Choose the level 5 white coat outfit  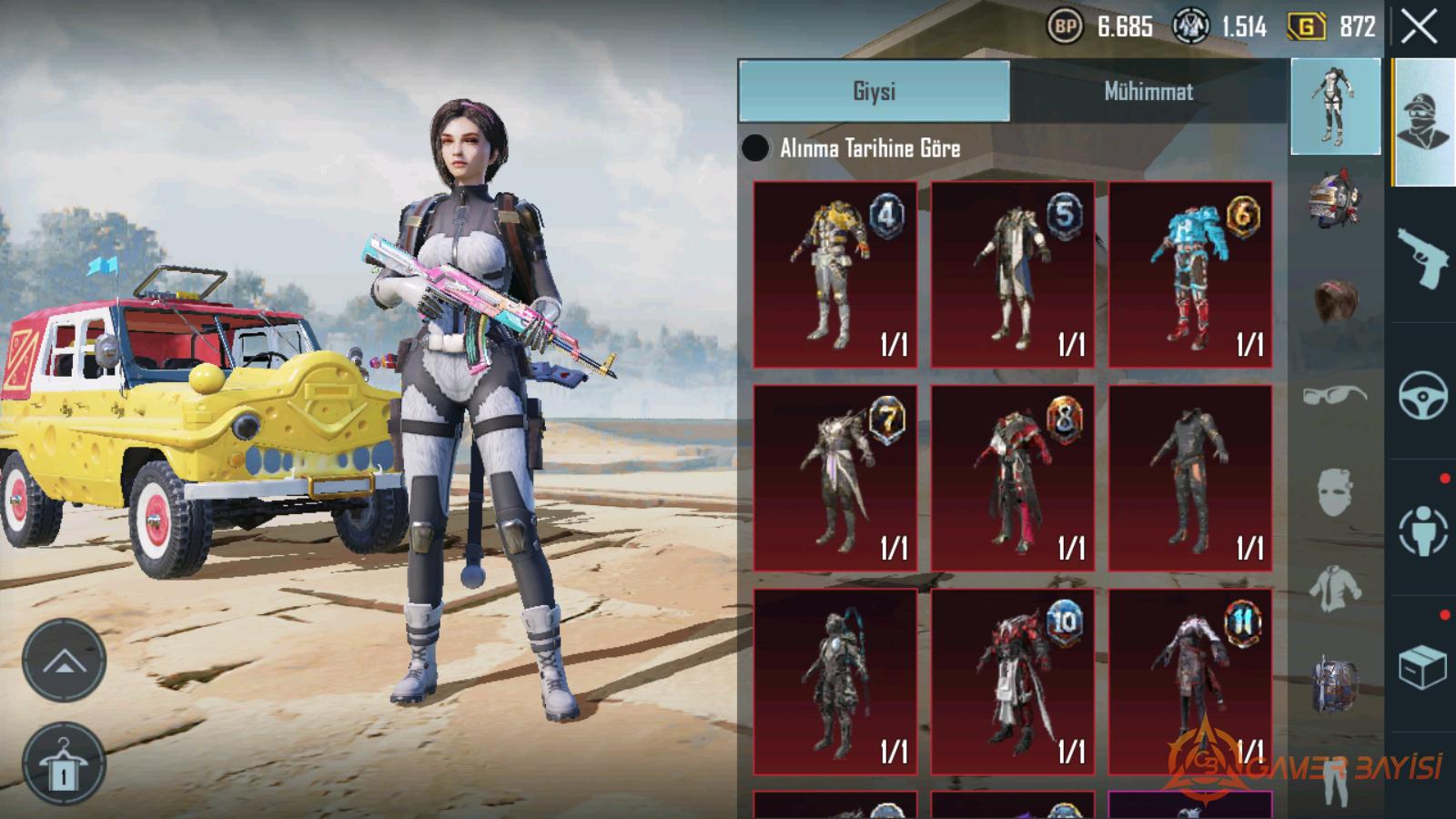[x=1012, y=274]
